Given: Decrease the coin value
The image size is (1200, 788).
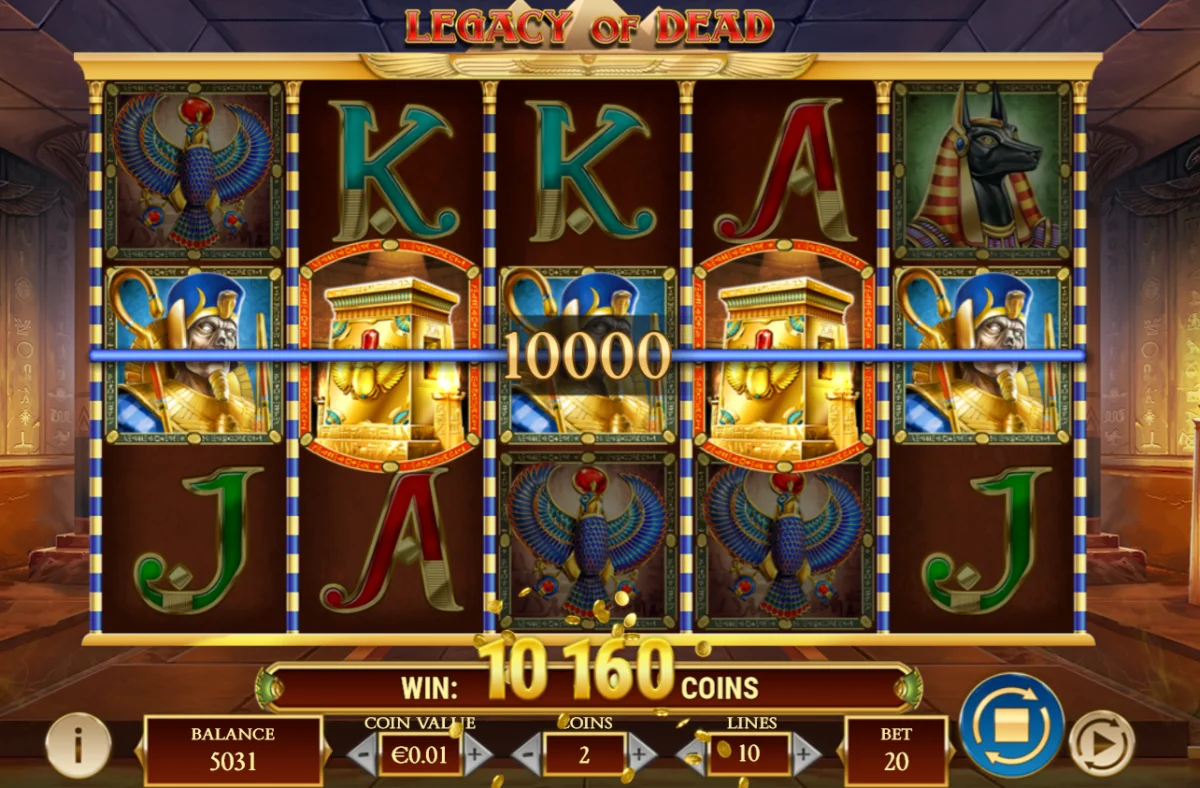Looking at the screenshot, I should pos(363,753).
